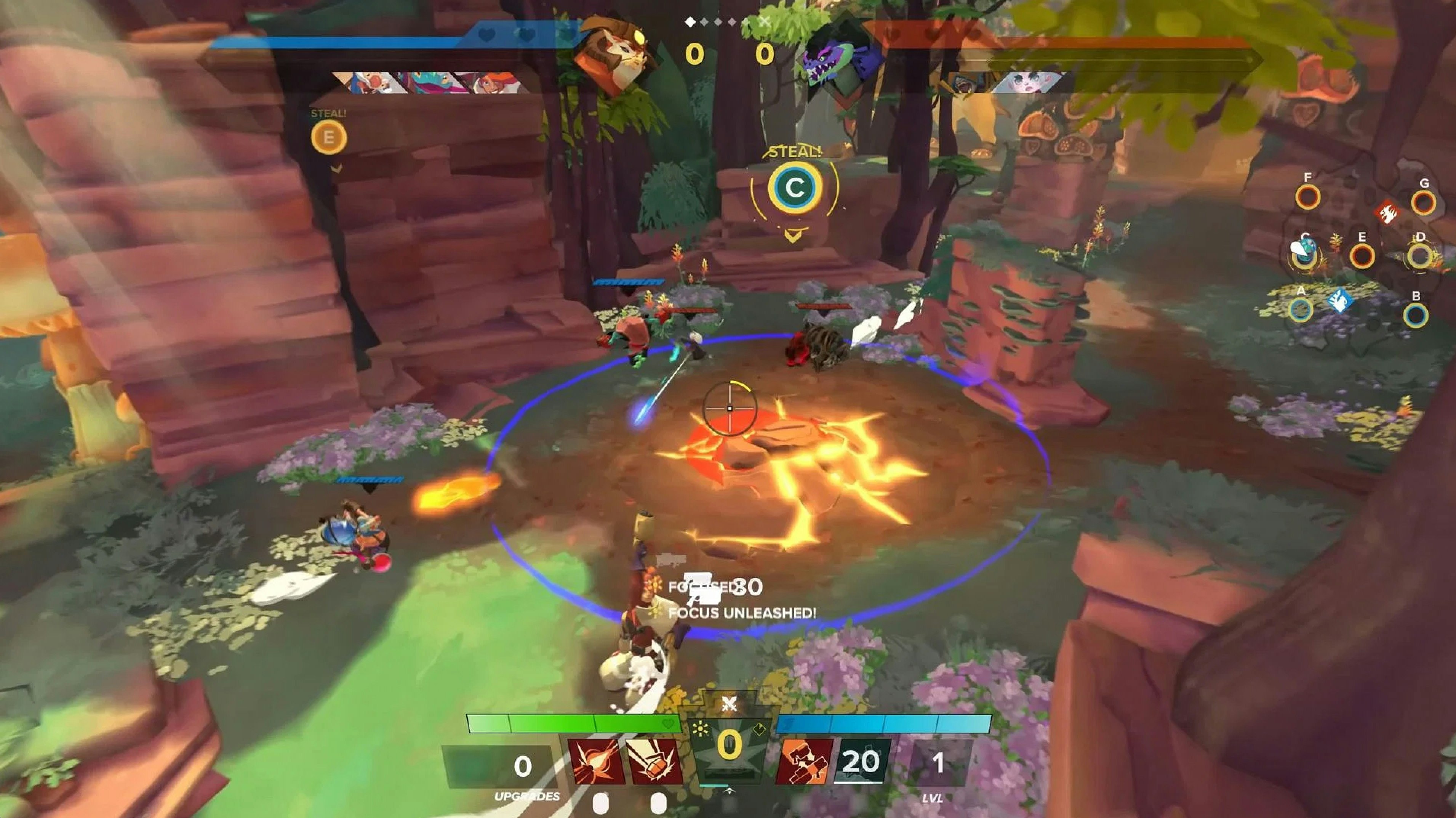Choose point D on the minimap
Screen dimensions: 1456x818
1419,256
